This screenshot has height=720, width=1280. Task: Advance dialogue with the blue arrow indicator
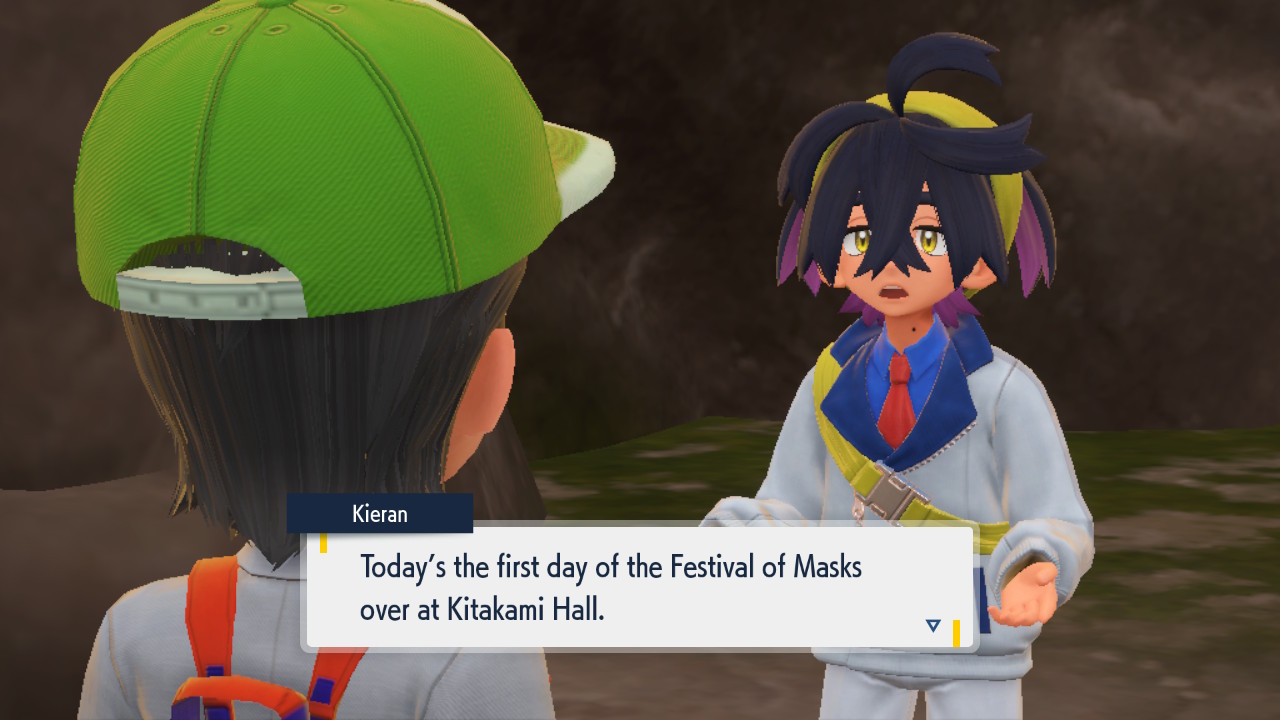[933, 626]
